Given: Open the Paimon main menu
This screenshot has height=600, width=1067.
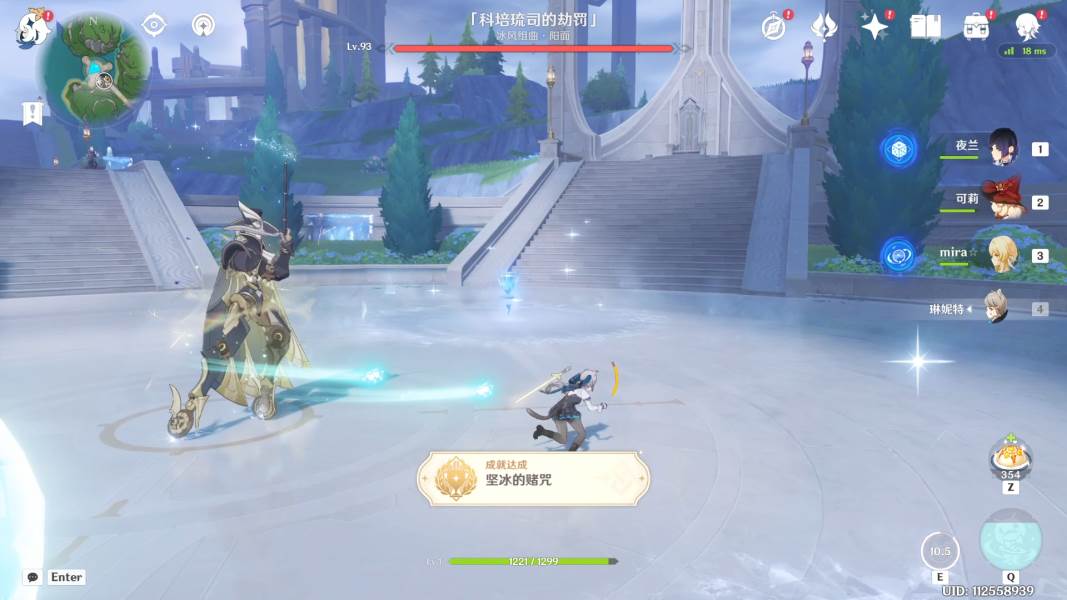Looking at the screenshot, I should pyautogui.click(x=33, y=29).
